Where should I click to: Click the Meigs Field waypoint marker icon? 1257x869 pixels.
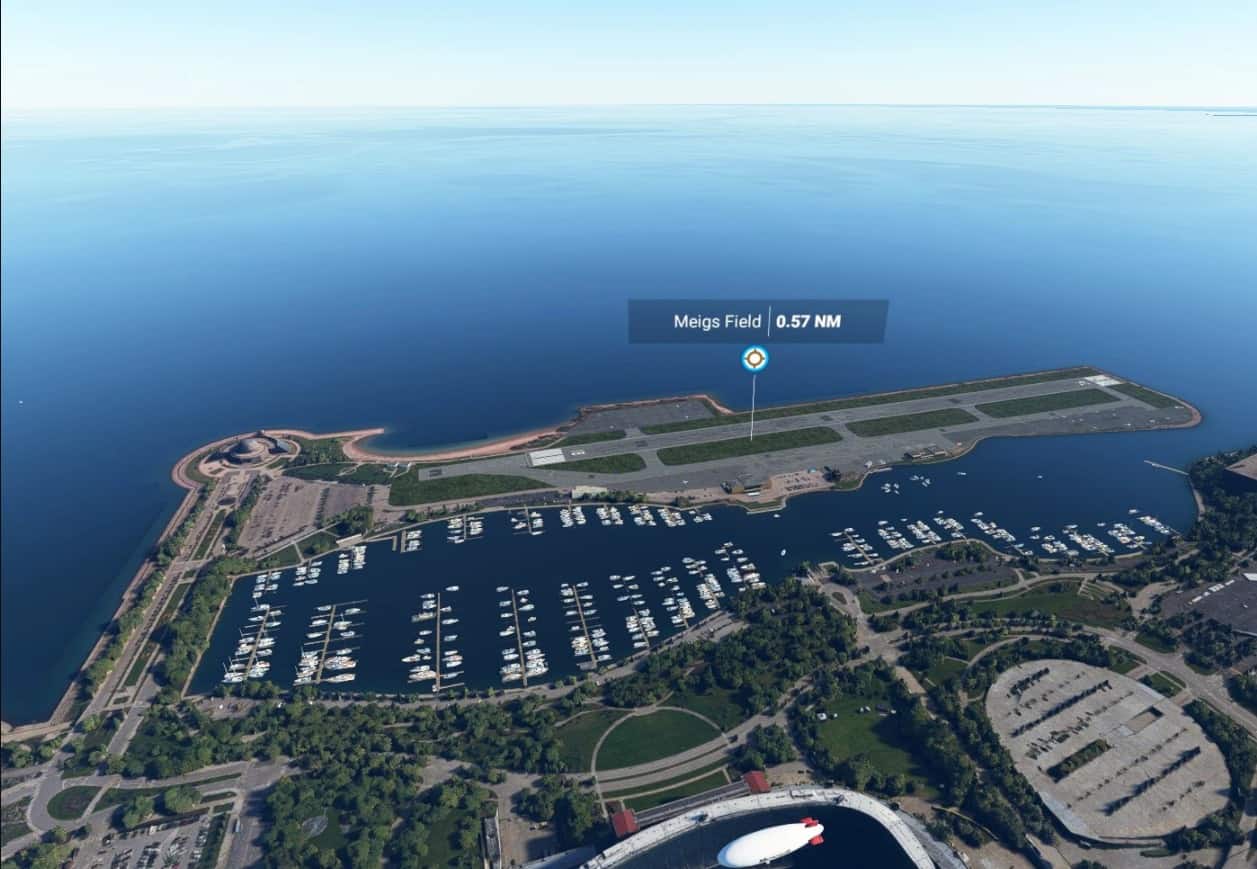tap(755, 359)
